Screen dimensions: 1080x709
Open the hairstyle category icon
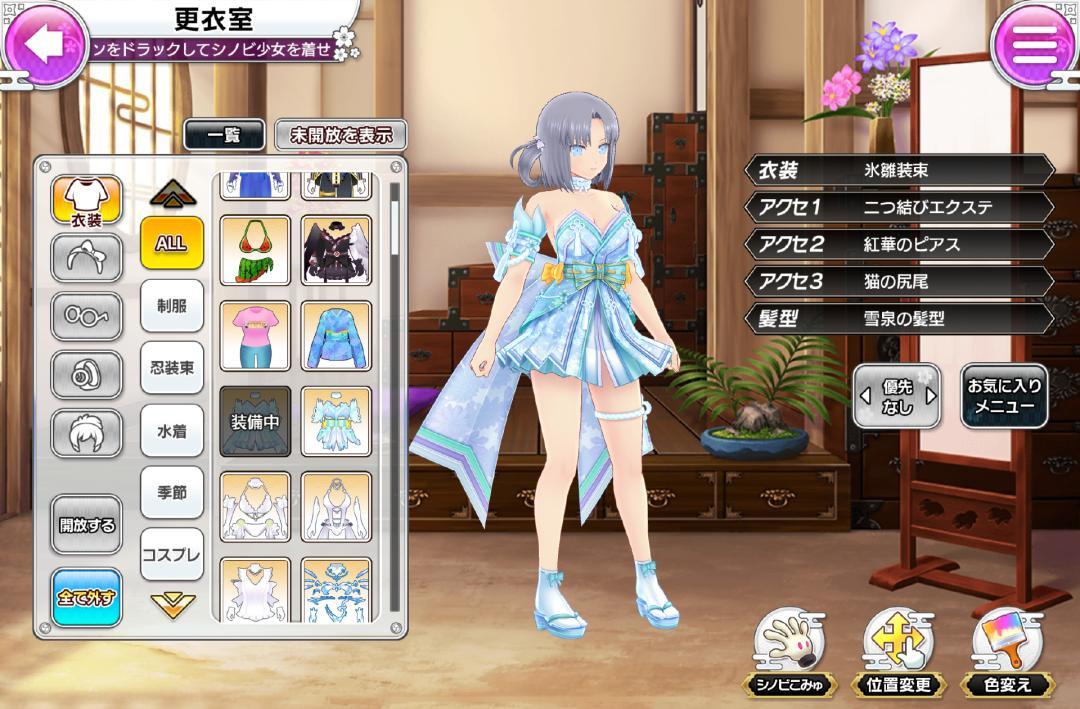coord(87,432)
